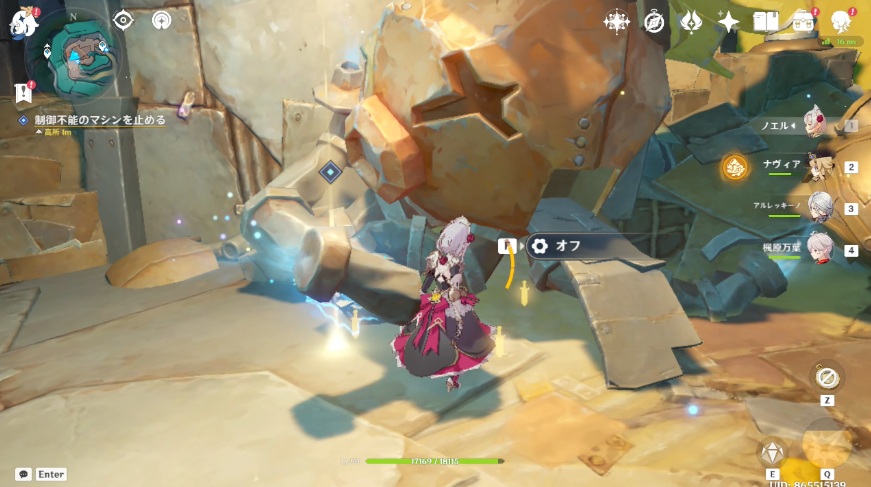Open the arch-shaped icon beside the eye

161,20
